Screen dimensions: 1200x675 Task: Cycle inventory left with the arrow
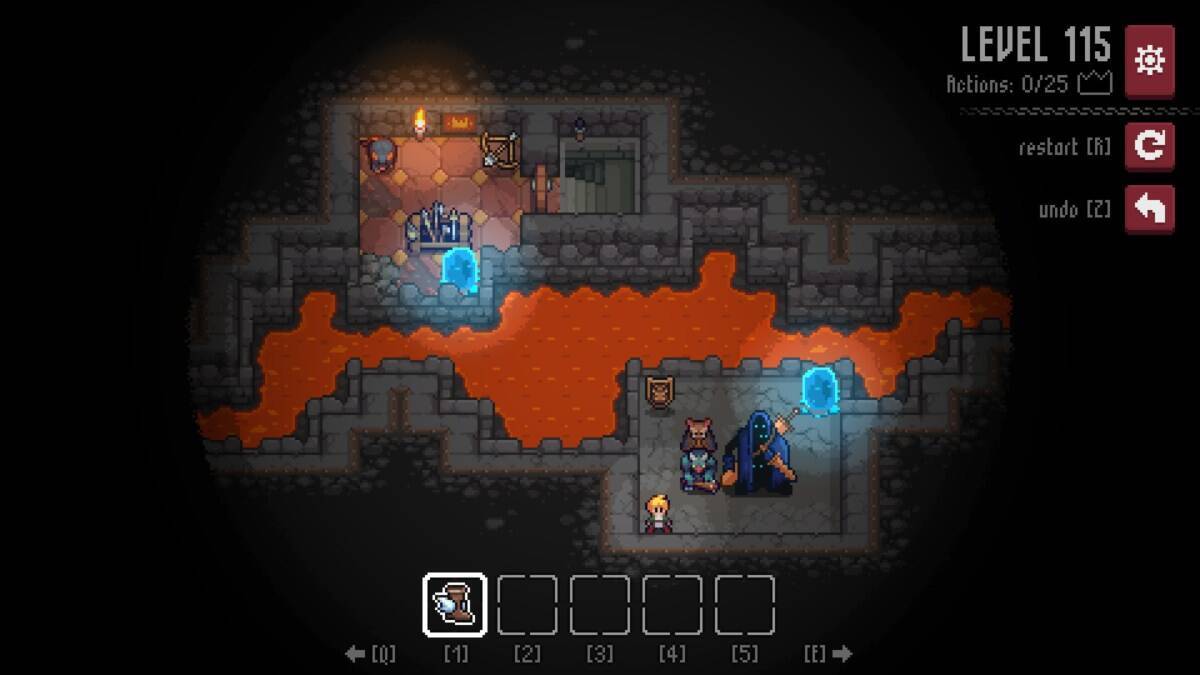(x=356, y=654)
